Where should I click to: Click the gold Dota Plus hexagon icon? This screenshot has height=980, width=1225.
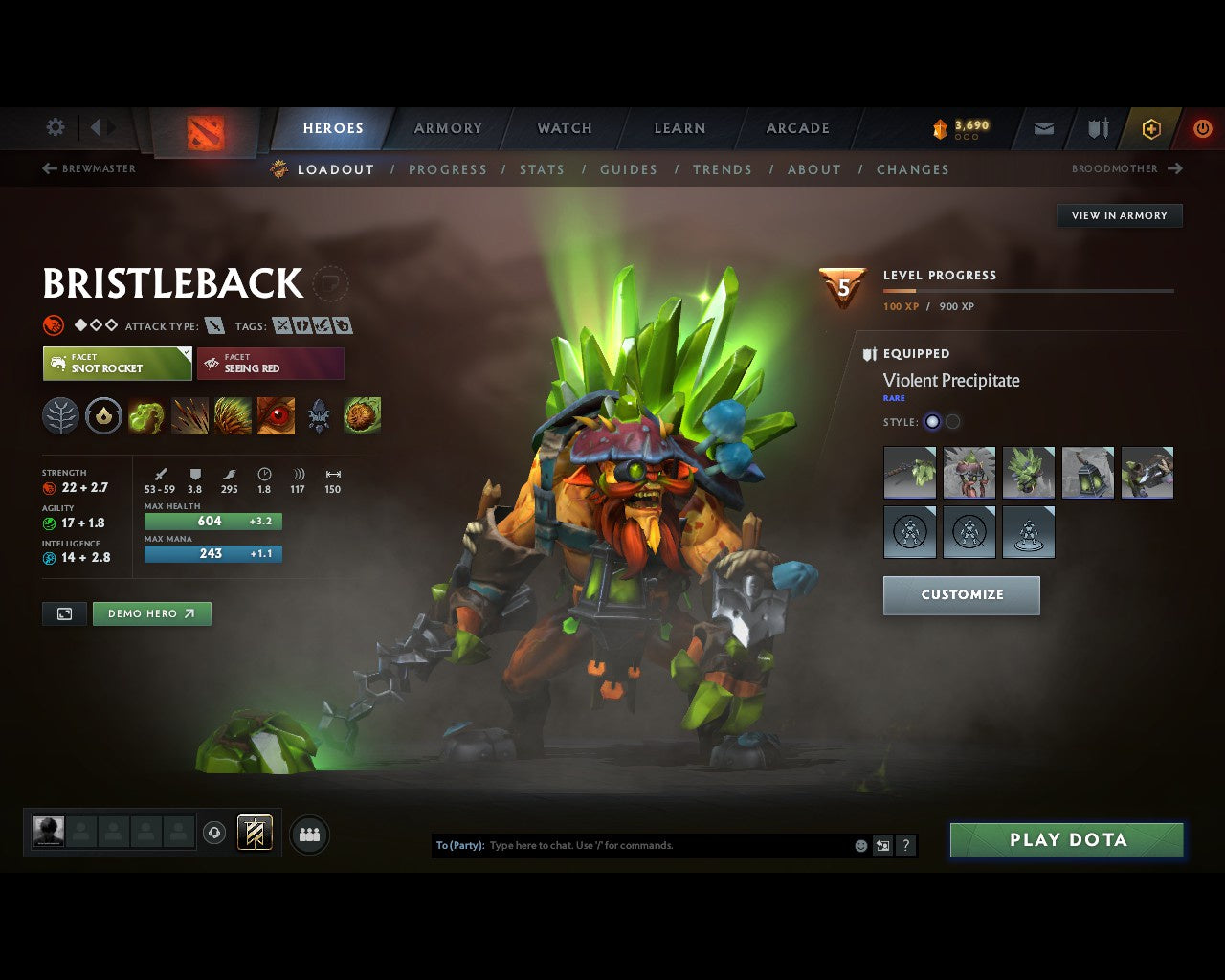(x=1151, y=128)
